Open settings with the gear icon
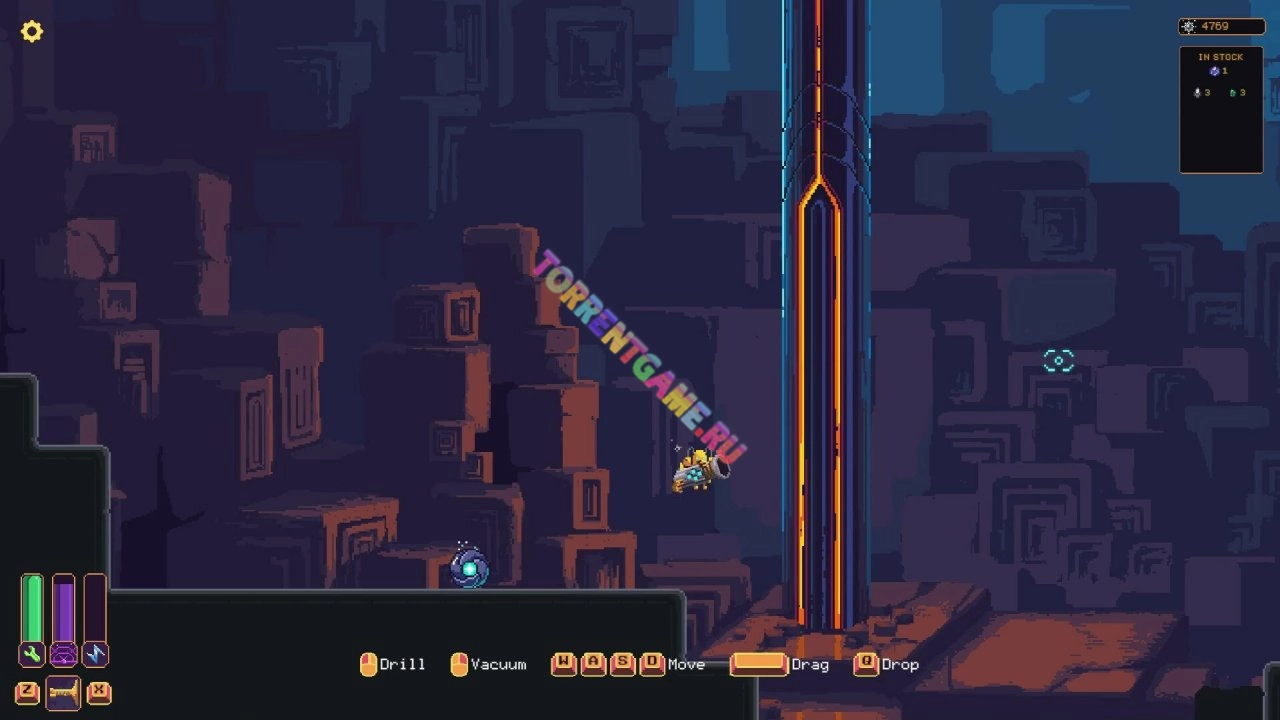The width and height of the screenshot is (1280, 720). click(x=32, y=31)
